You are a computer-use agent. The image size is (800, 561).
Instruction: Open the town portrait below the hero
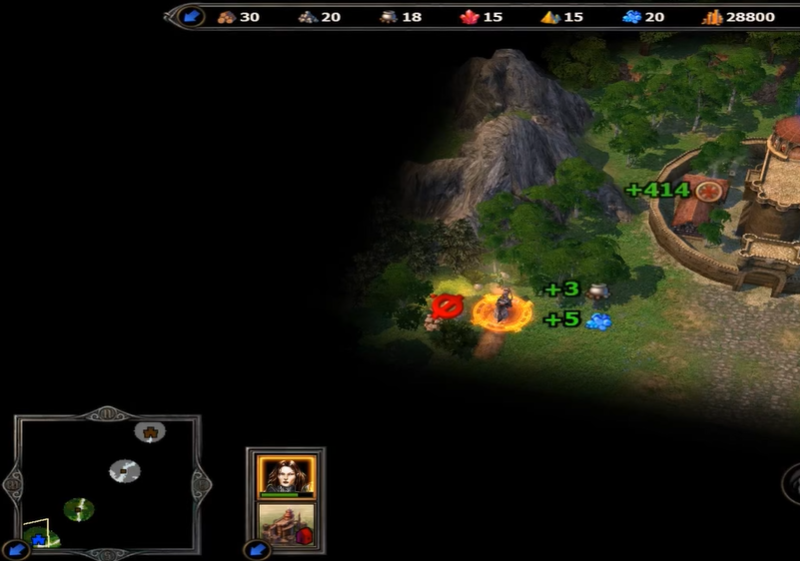point(286,523)
